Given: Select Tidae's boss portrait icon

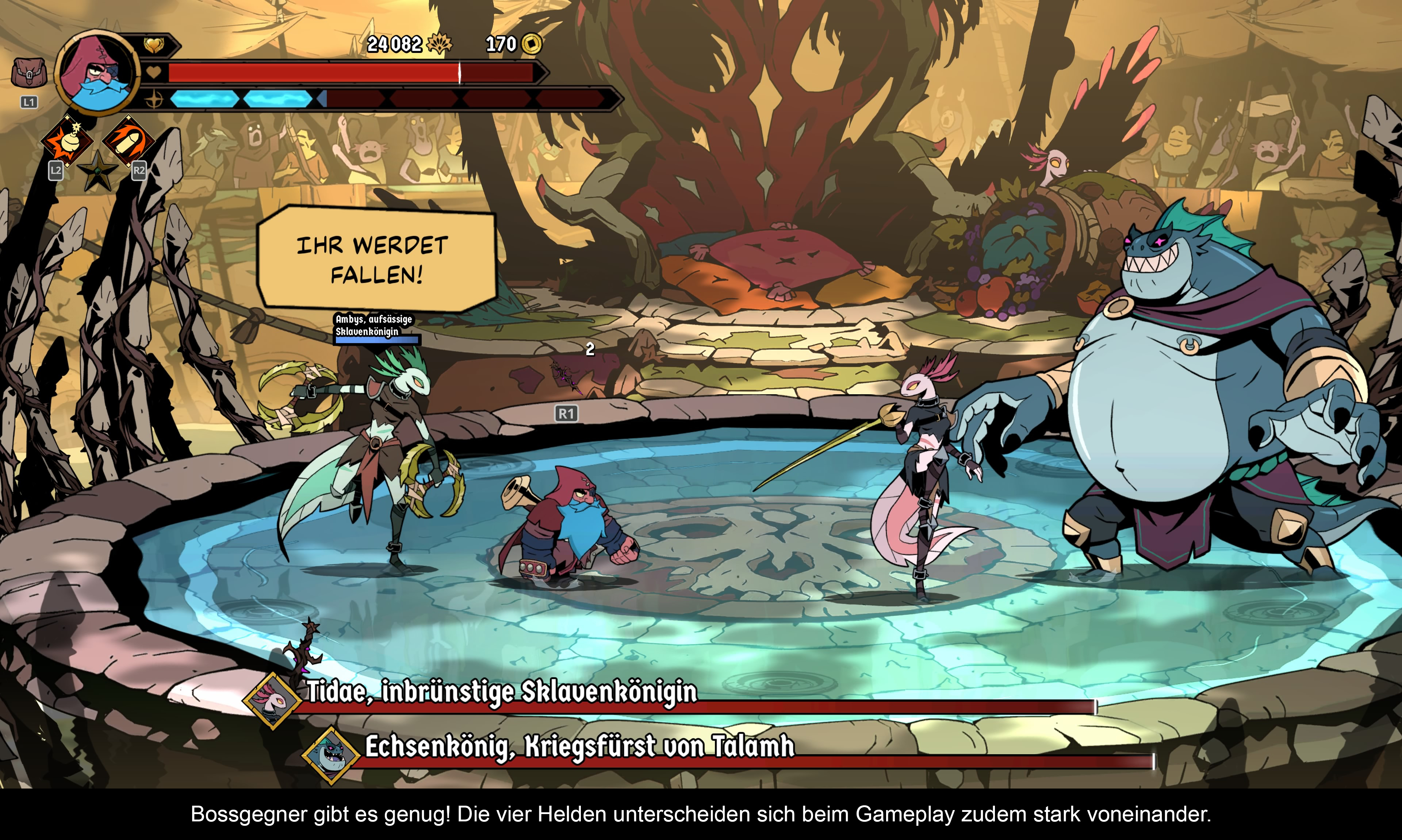Looking at the screenshot, I should point(272,701).
